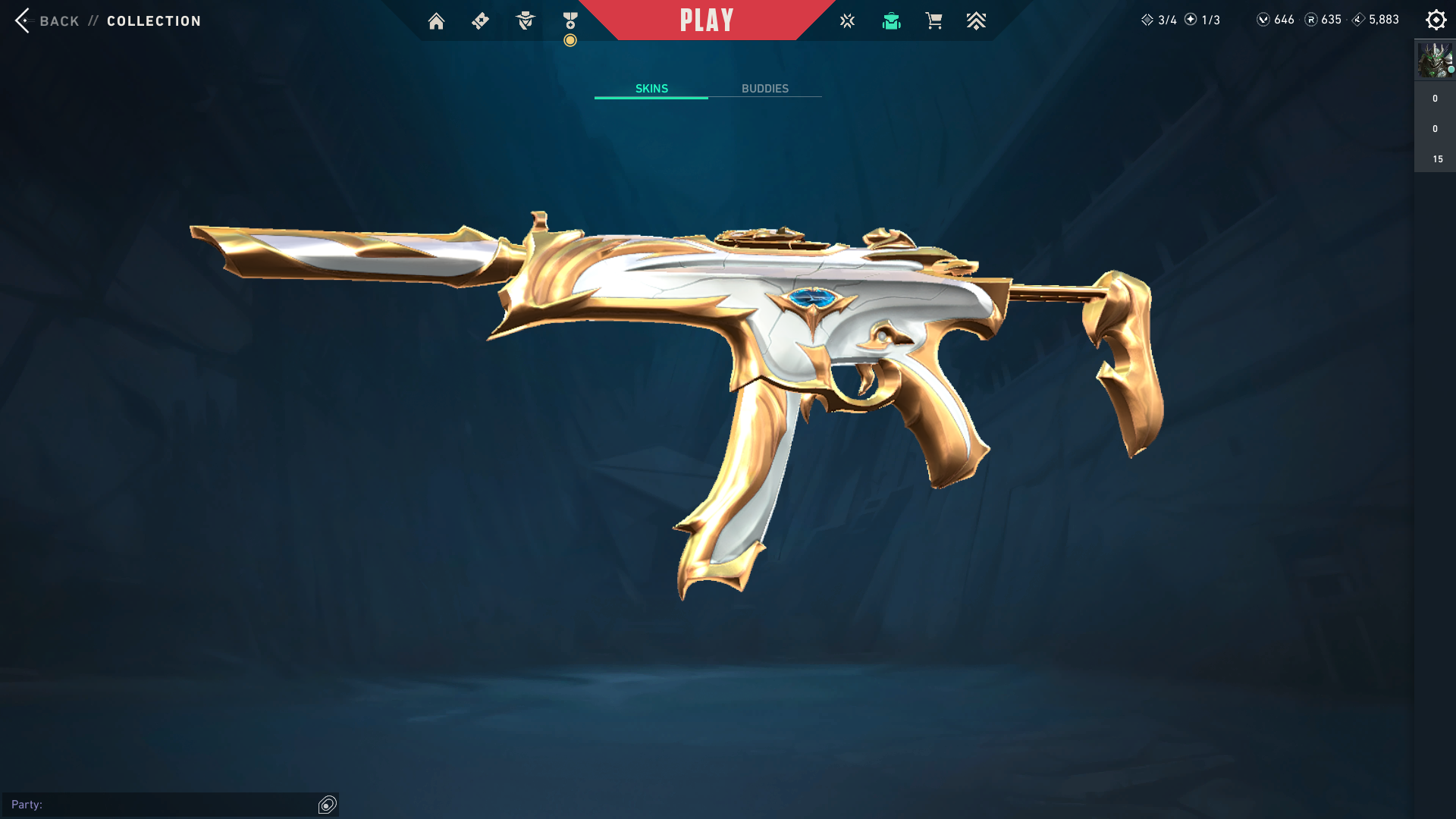Open the triple-chevron Esports icon
Screen dimensions: 1456x819
[x=976, y=21]
